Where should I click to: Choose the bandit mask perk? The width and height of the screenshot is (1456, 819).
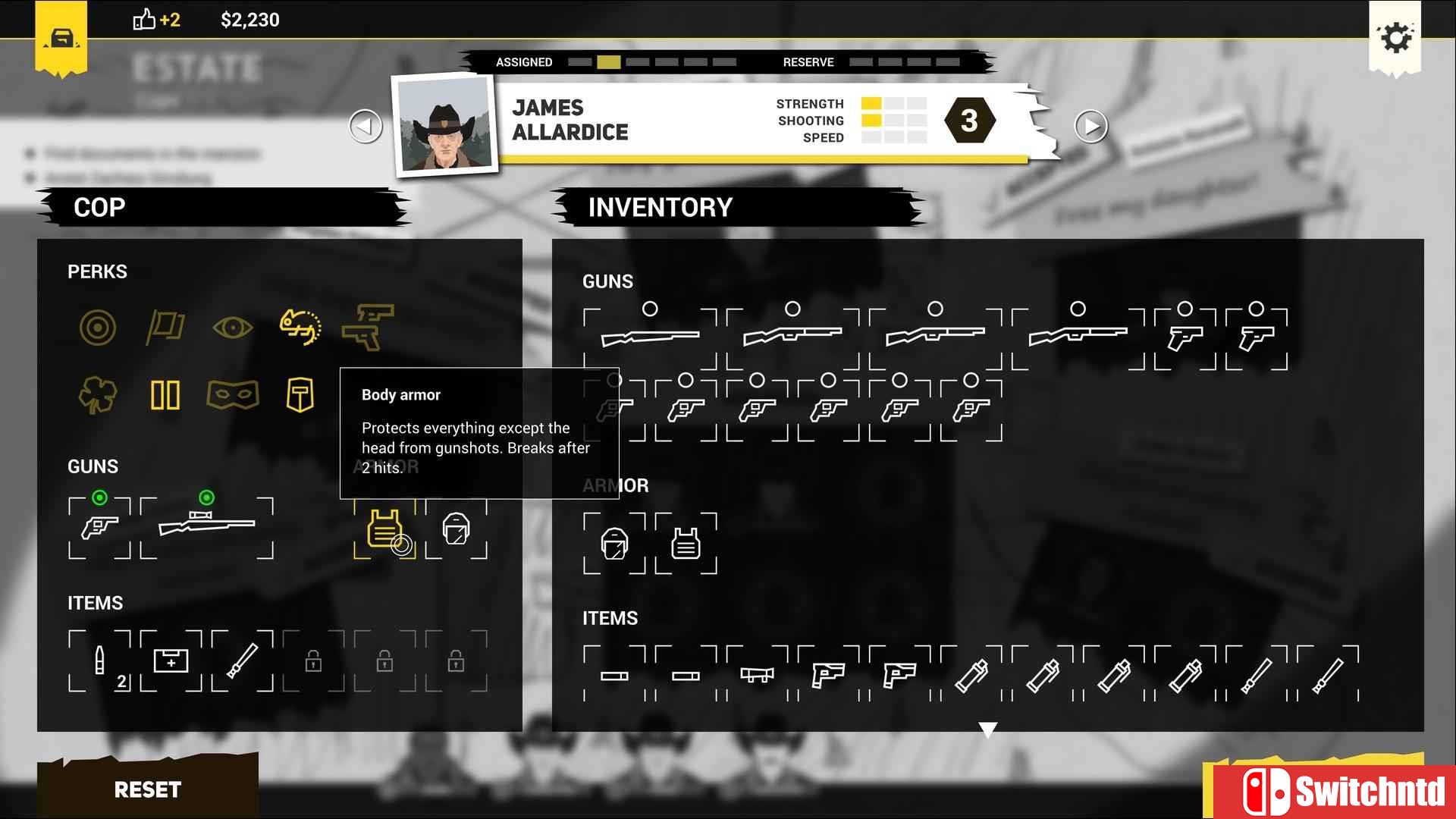pyautogui.click(x=233, y=395)
